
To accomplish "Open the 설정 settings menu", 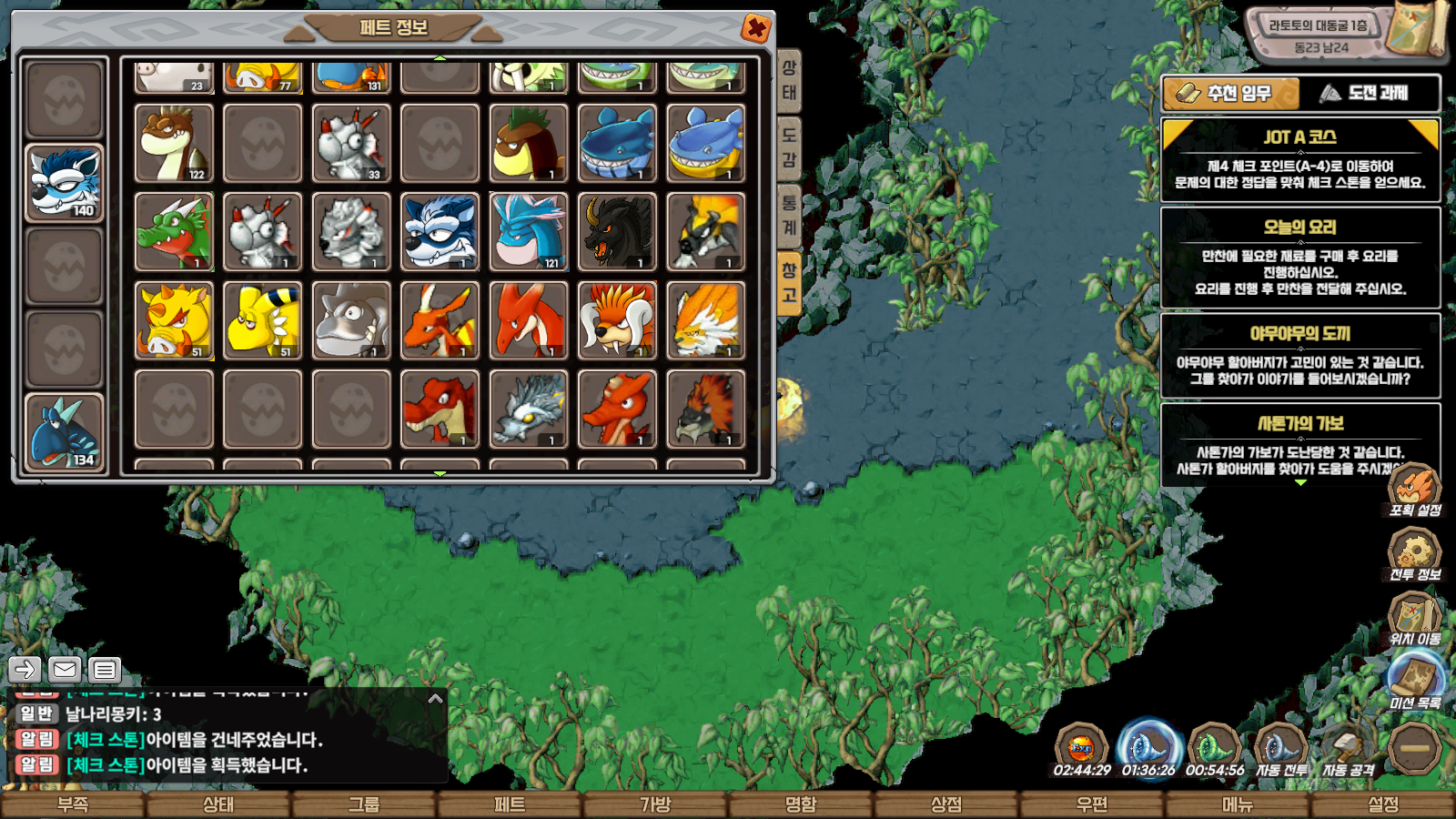I will [1383, 804].
